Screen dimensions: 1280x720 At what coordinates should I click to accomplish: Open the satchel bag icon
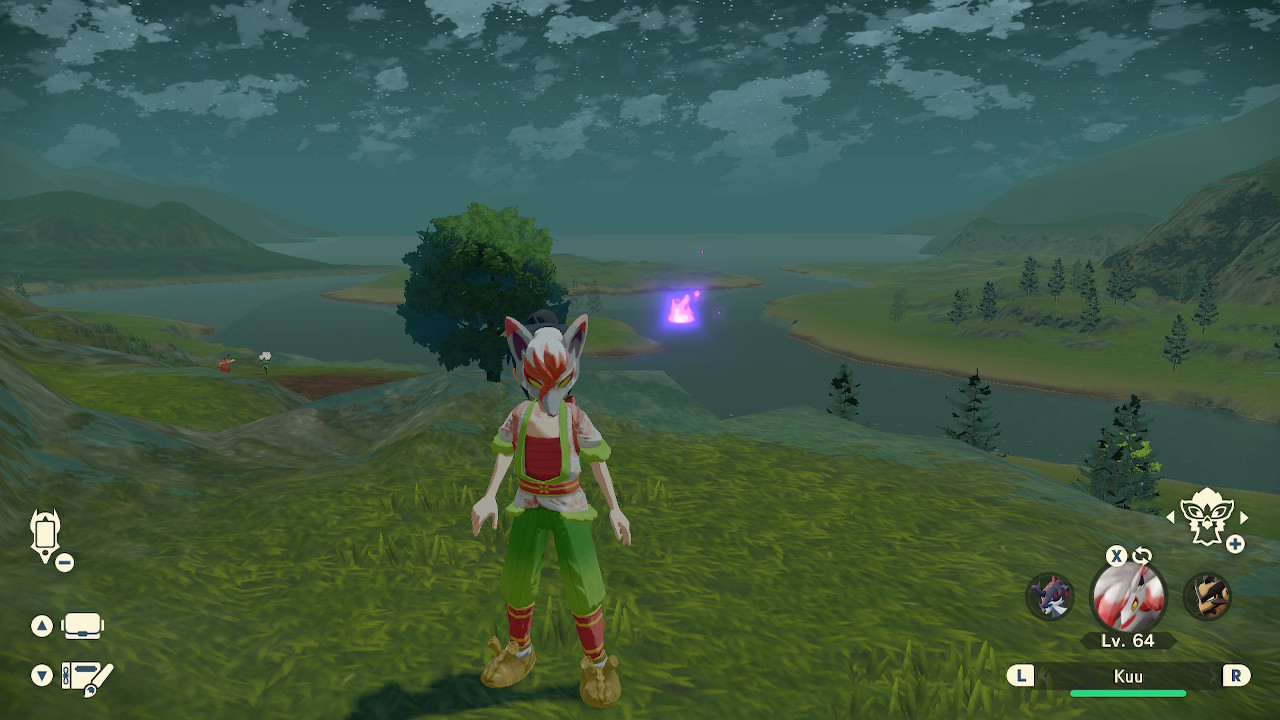82,627
